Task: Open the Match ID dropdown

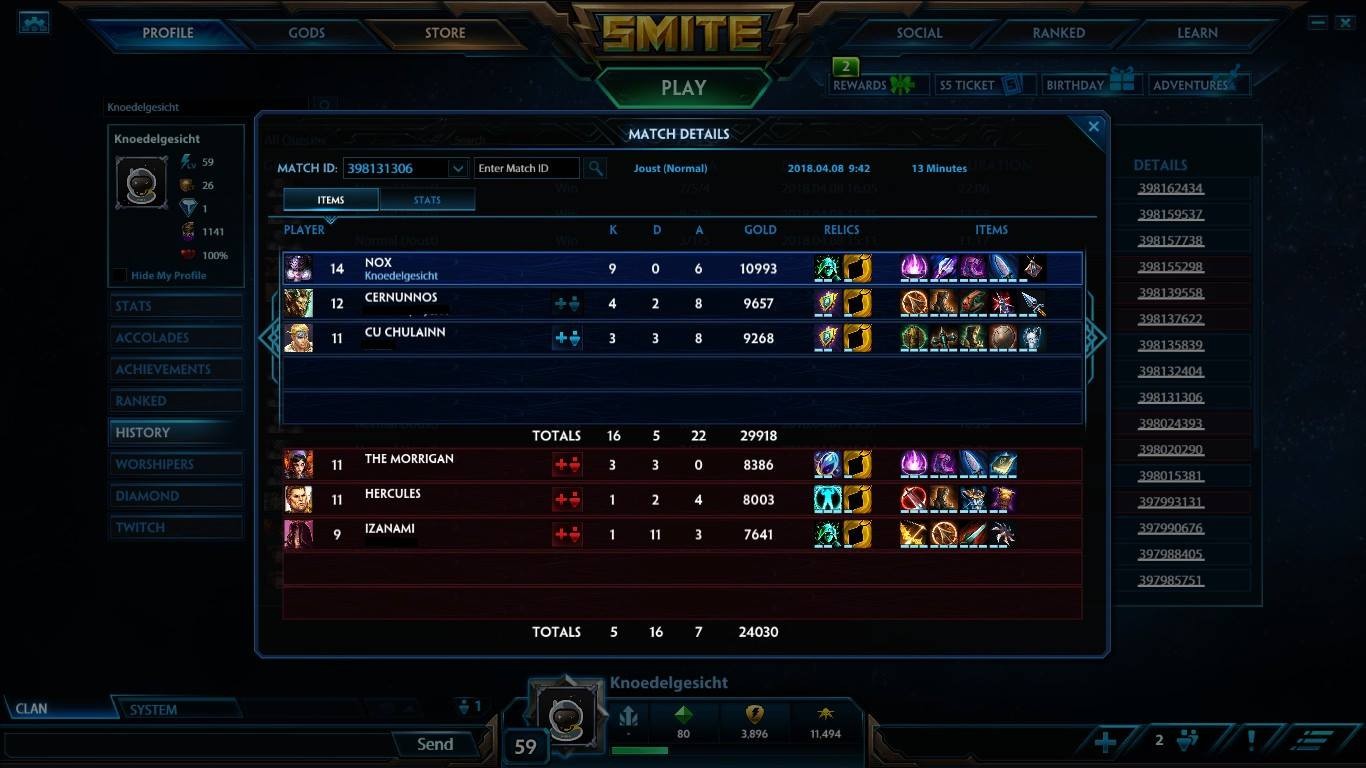Action: click(x=458, y=168)
